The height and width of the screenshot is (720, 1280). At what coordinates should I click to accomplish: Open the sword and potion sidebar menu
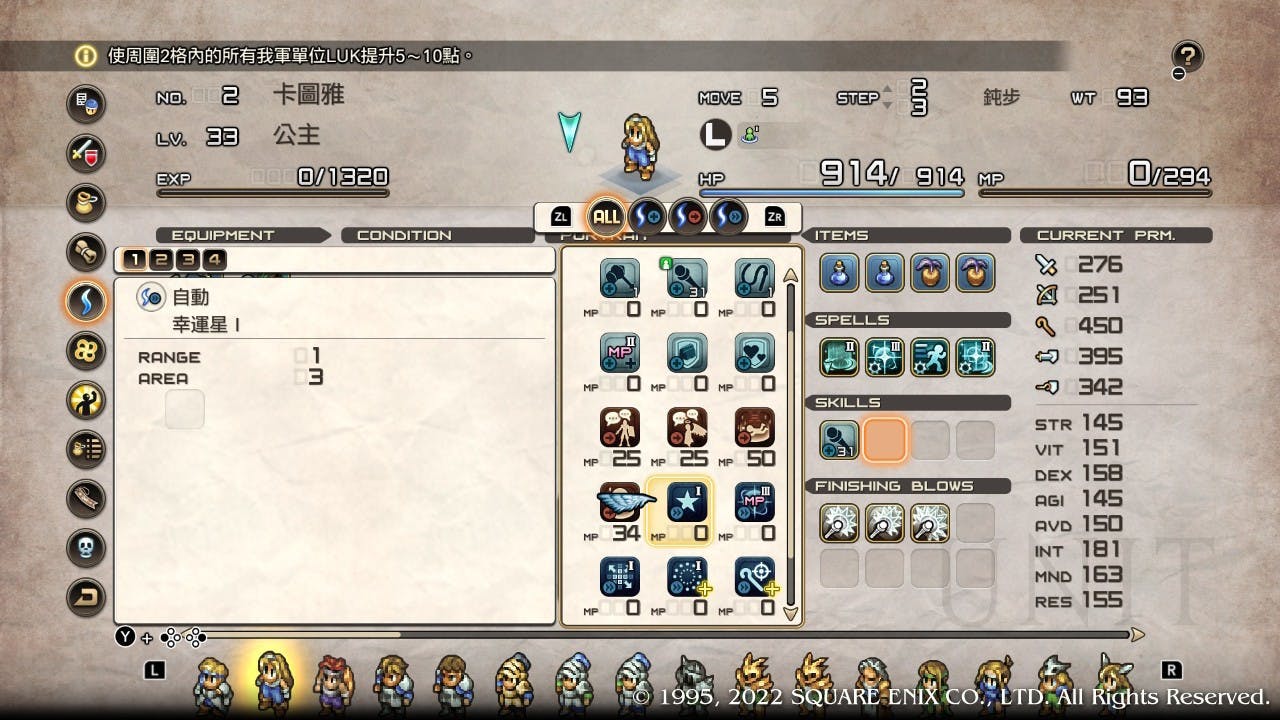tap(86, 152)
